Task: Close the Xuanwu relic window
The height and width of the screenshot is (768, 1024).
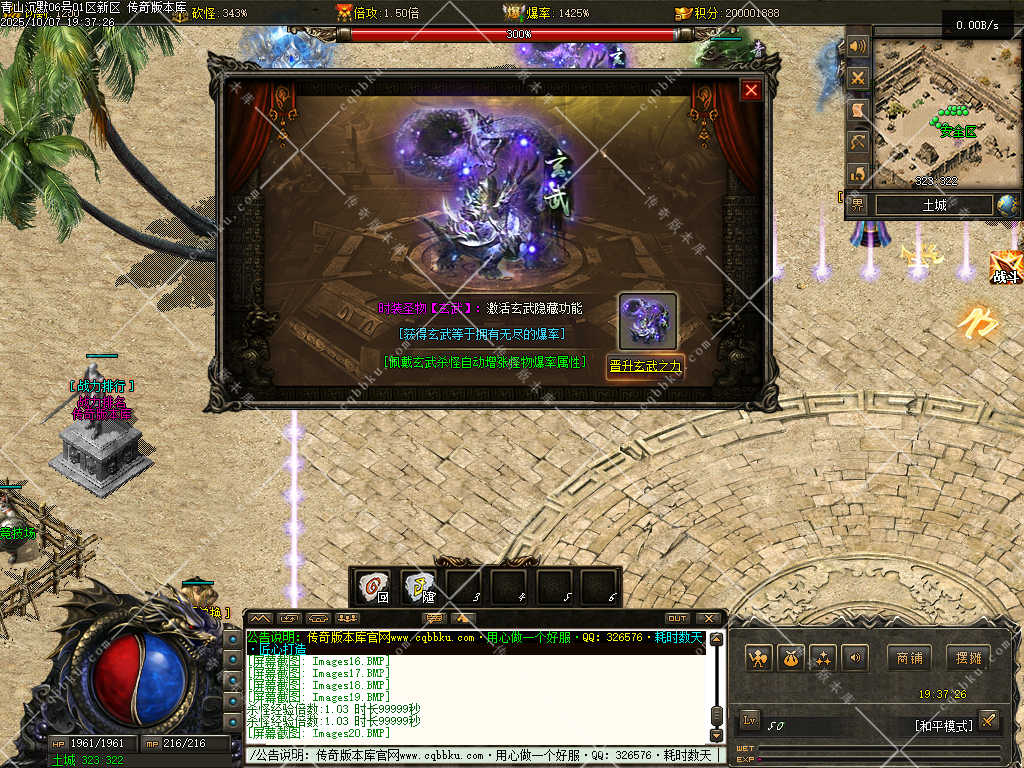Action: (751, 90)
